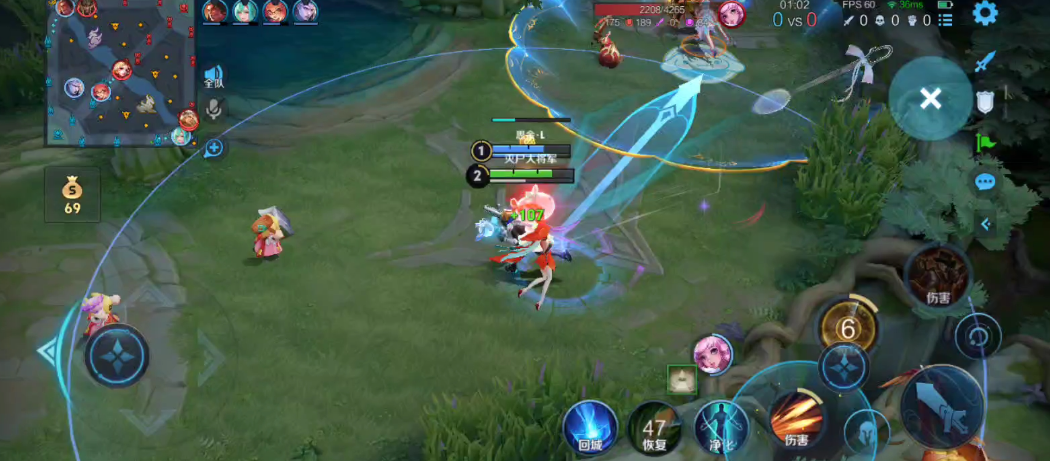Toggle the microphone button

pyautogui.click(x=213, y=110)
